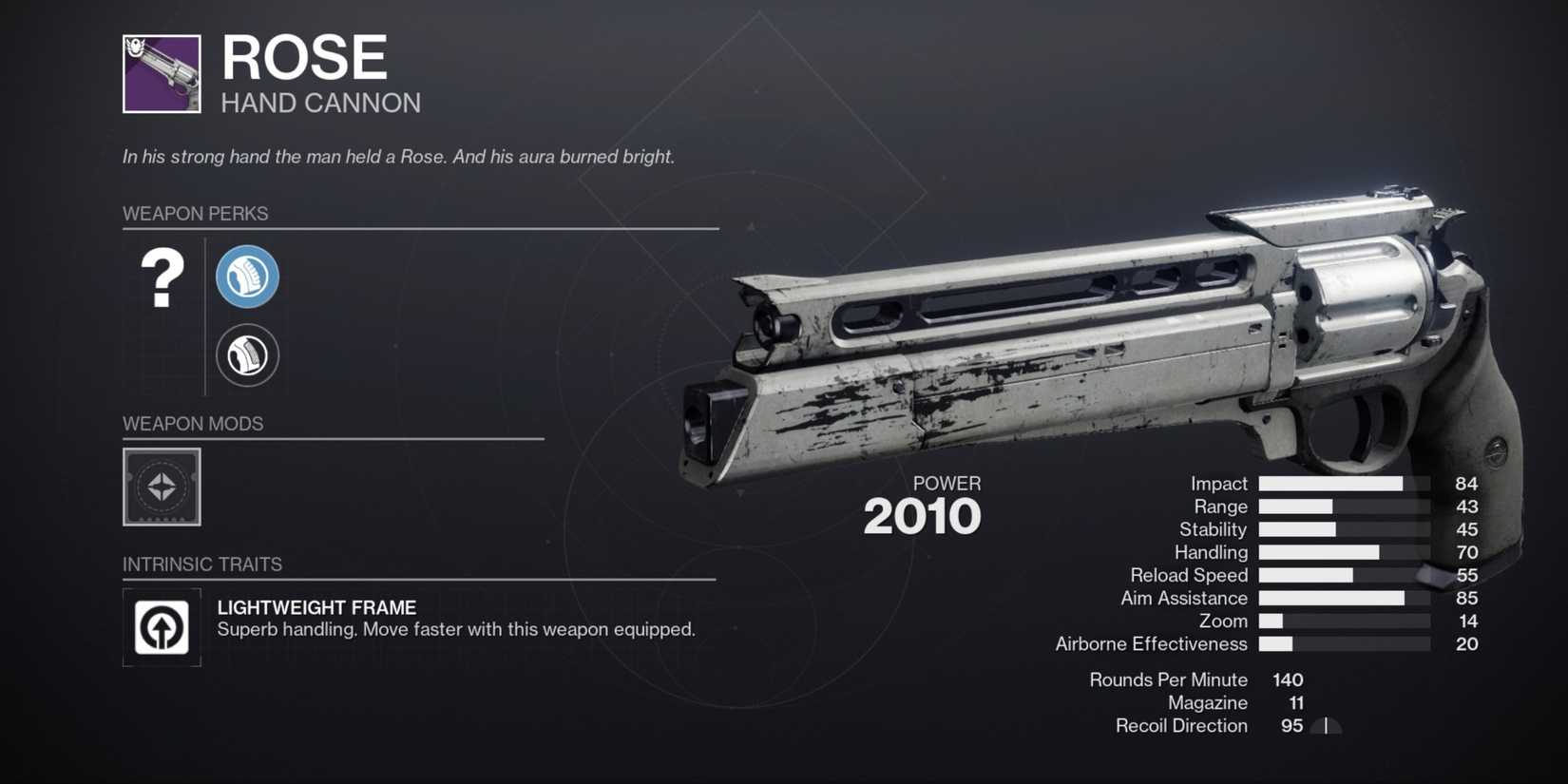Toggle the currently equipped barrel perk off

click(x=247, y=277)
